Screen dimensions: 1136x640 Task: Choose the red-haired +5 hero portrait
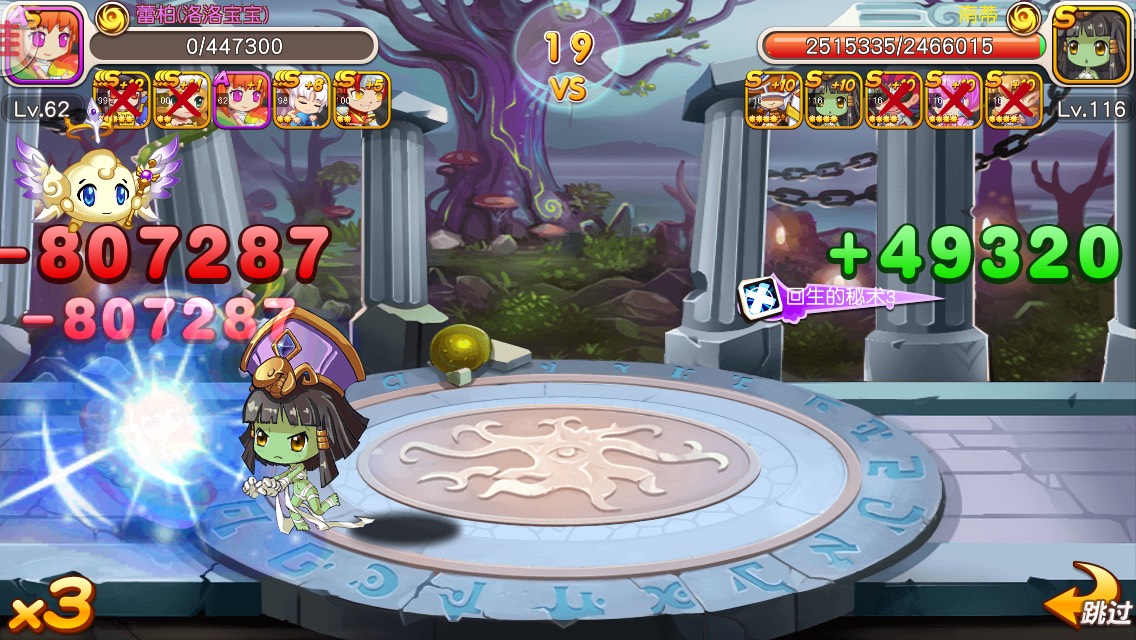tap(361, 98)
